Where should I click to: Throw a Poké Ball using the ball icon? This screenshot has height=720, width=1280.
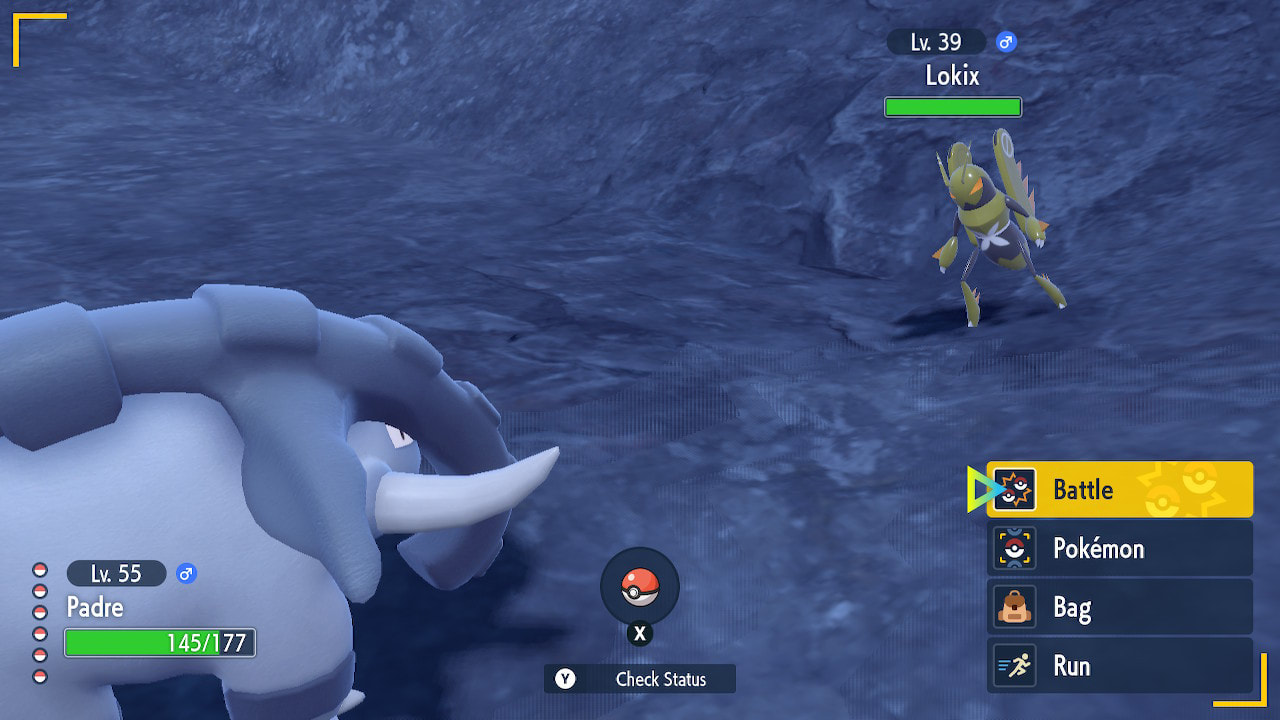(640, 588)
